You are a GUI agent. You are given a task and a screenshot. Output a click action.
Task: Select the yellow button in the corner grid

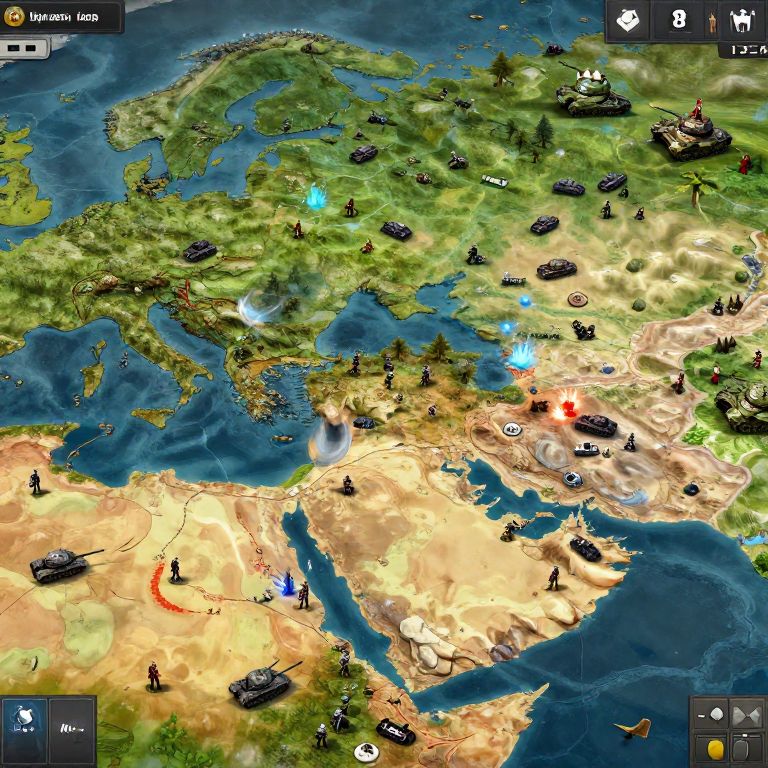pos(715,747)
